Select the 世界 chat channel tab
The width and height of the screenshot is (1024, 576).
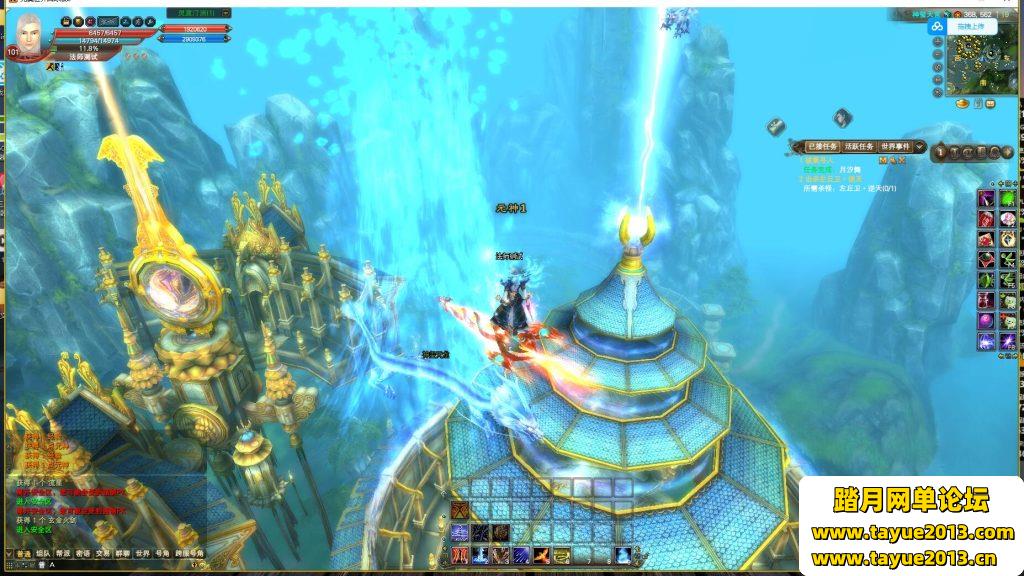[x=142, y=552]
